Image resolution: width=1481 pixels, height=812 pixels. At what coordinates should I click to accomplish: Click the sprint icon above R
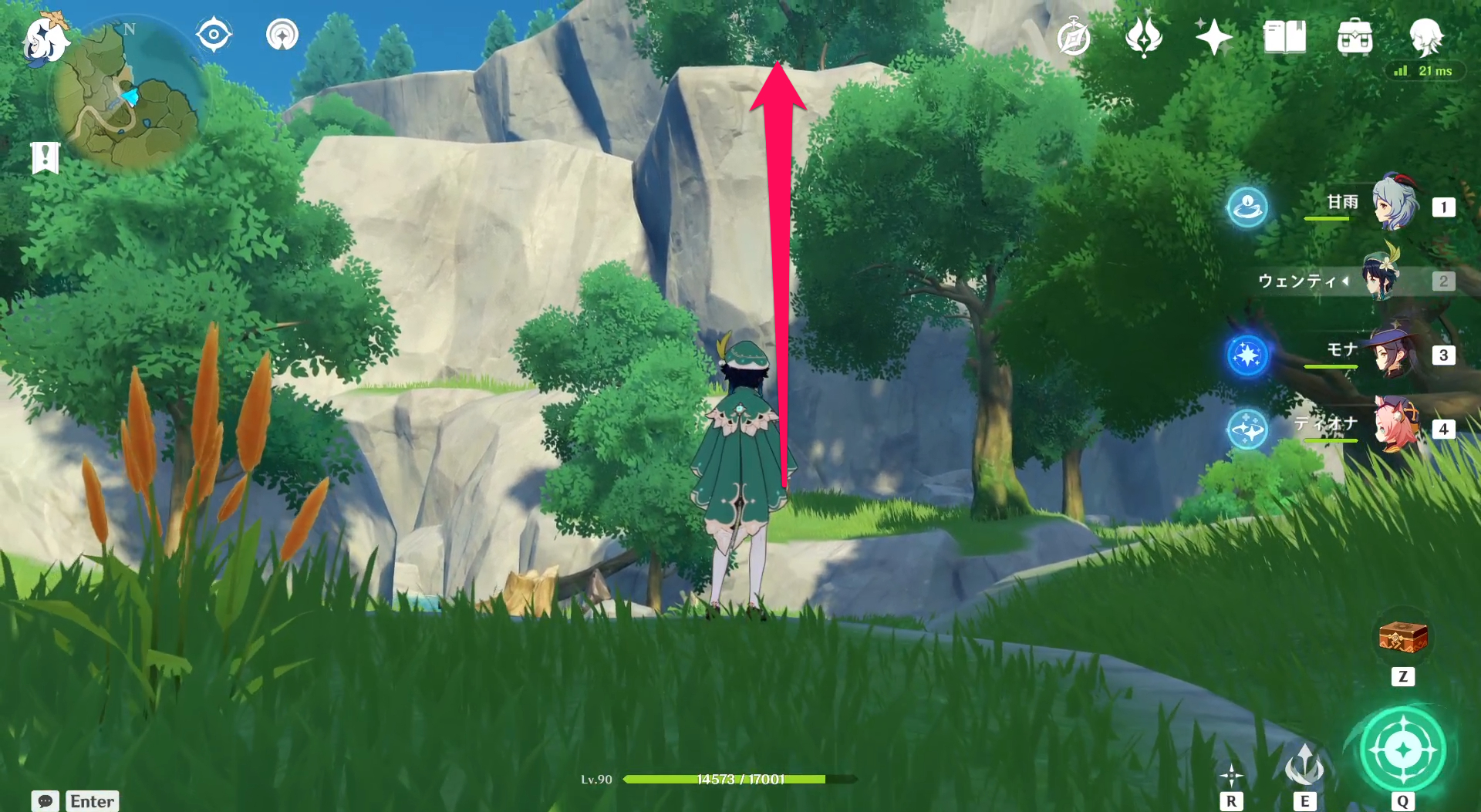pyautogui.click(x=1233, y=775)
